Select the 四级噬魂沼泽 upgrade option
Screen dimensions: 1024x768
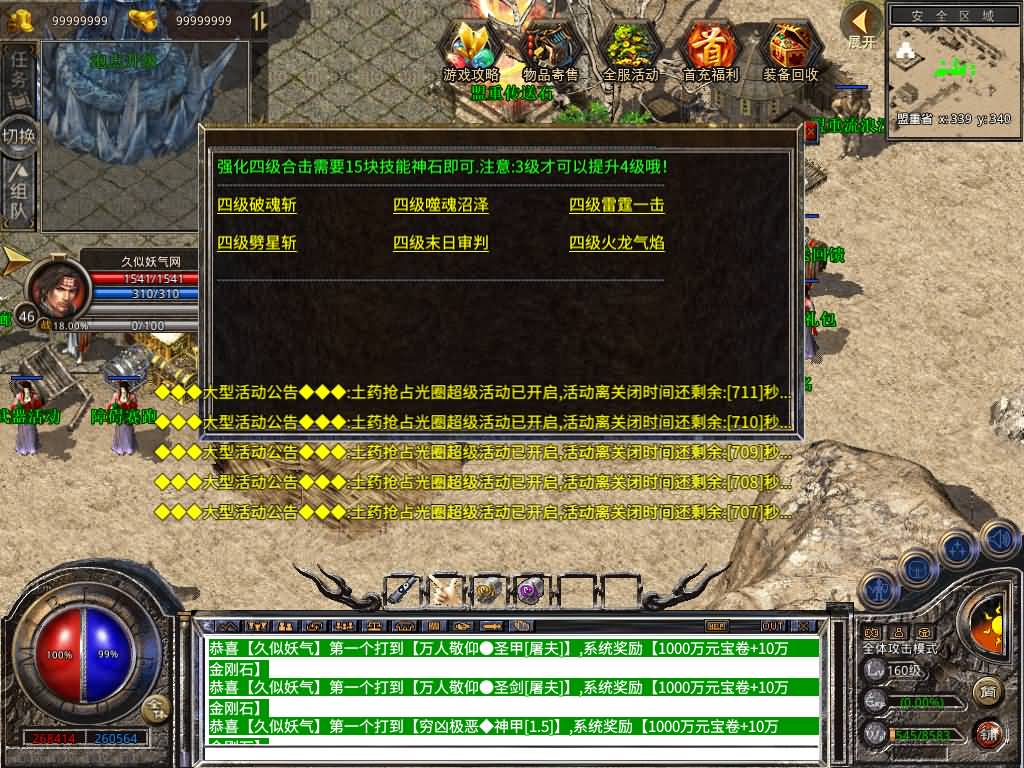[441, 206]
